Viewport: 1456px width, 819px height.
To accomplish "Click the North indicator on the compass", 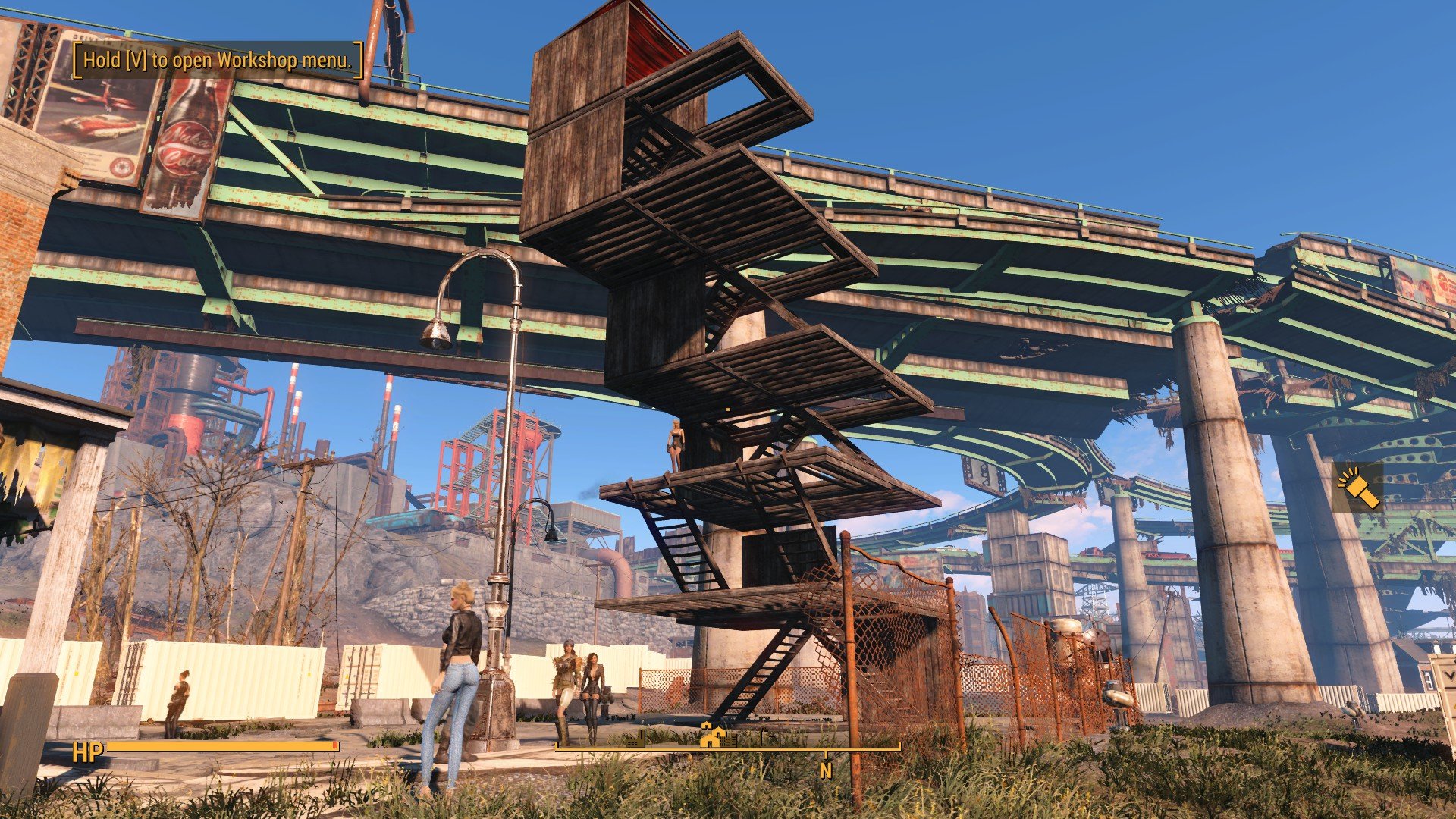I will 825,770.
